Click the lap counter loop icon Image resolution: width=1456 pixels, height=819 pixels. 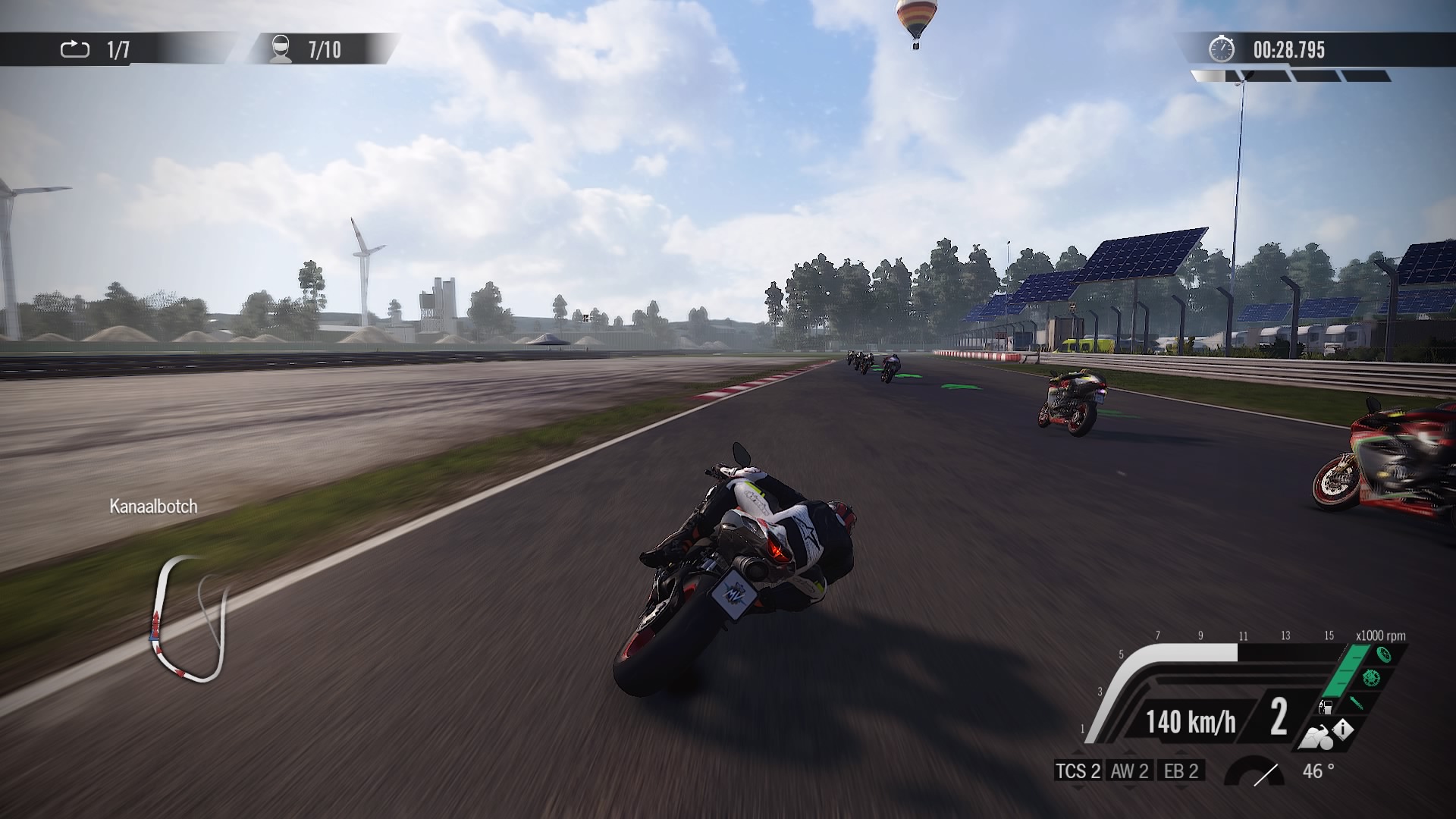pyautogui.click(x=75, y=50)
